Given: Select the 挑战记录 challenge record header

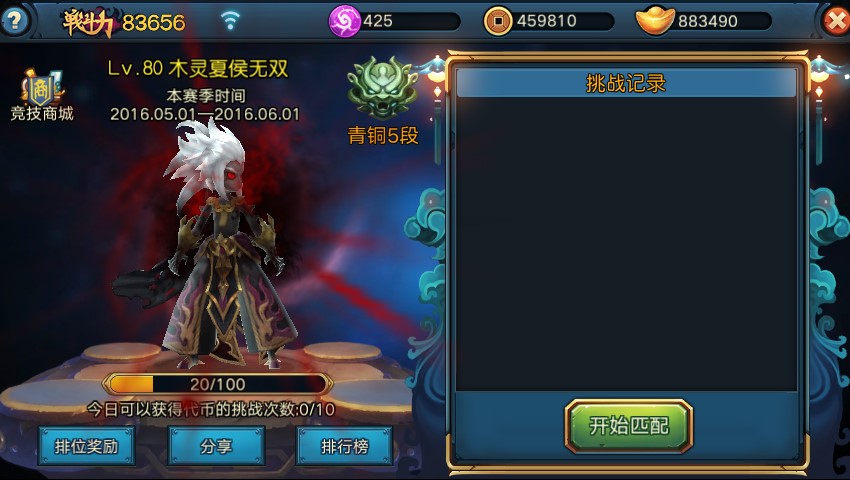Looking at the screenshot, I should pos(626,83).
